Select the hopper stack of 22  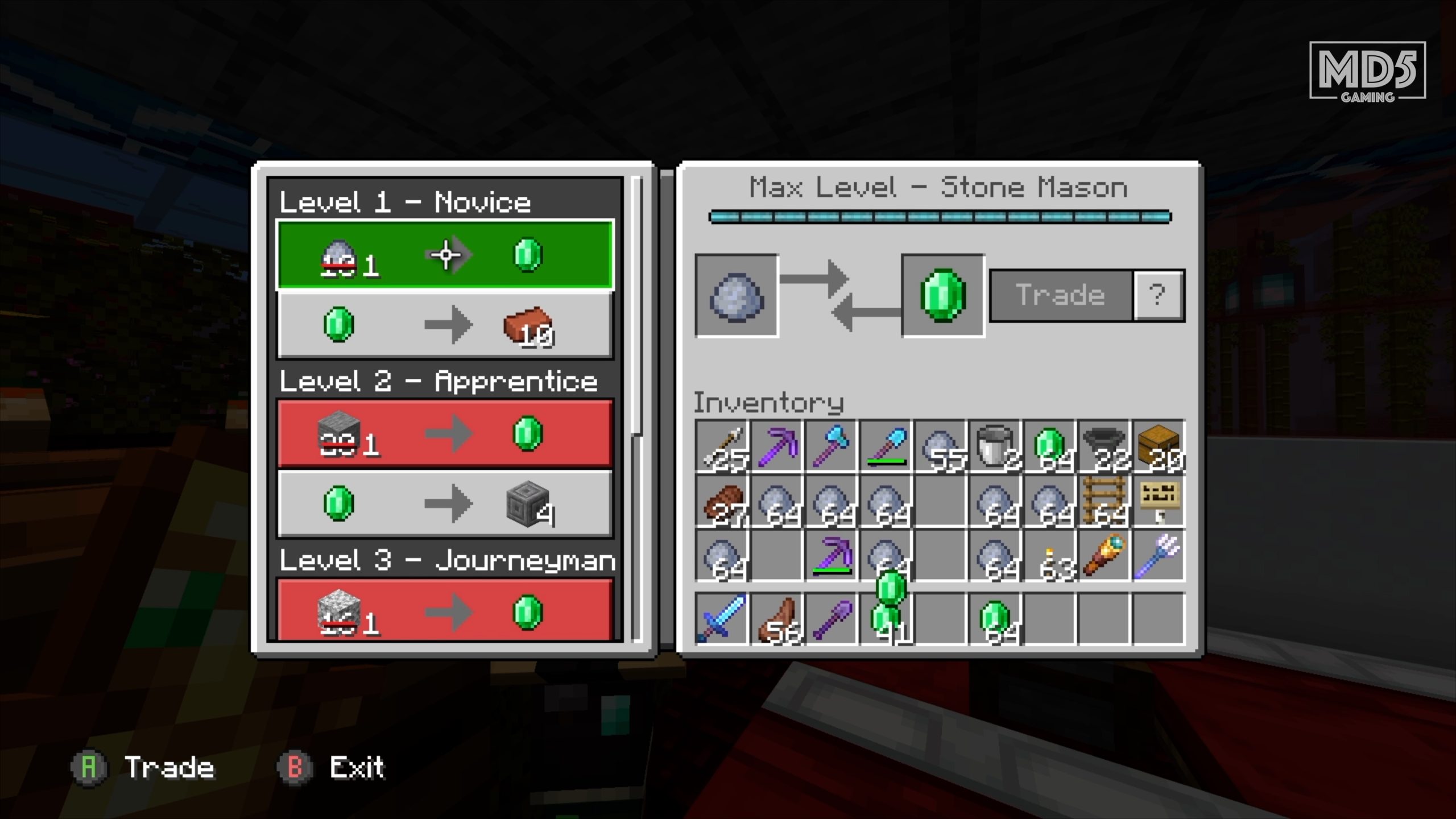click(x=1105, y=447)
